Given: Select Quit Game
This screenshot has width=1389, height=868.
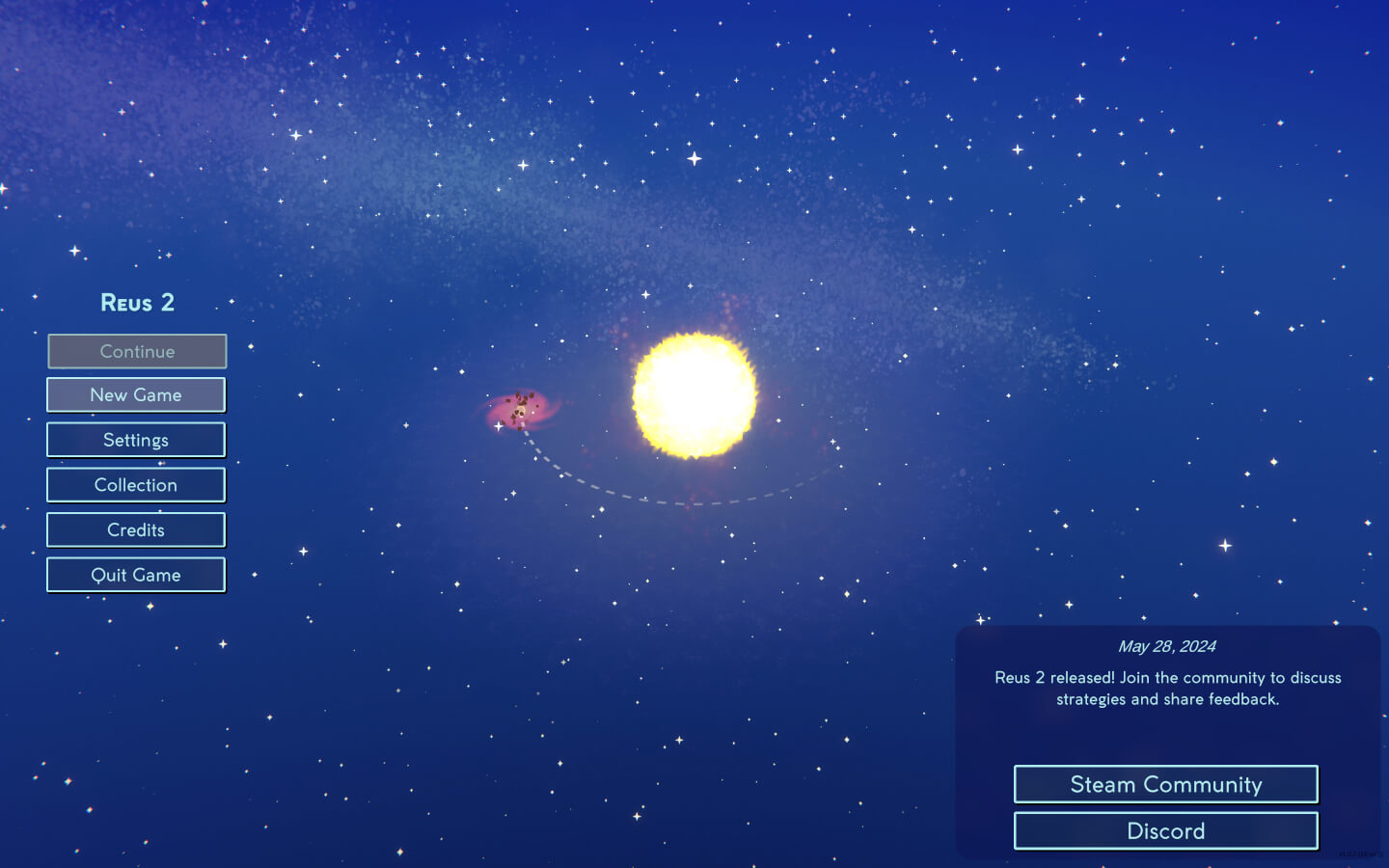Looking at the screenshot, I should point(135,574).
